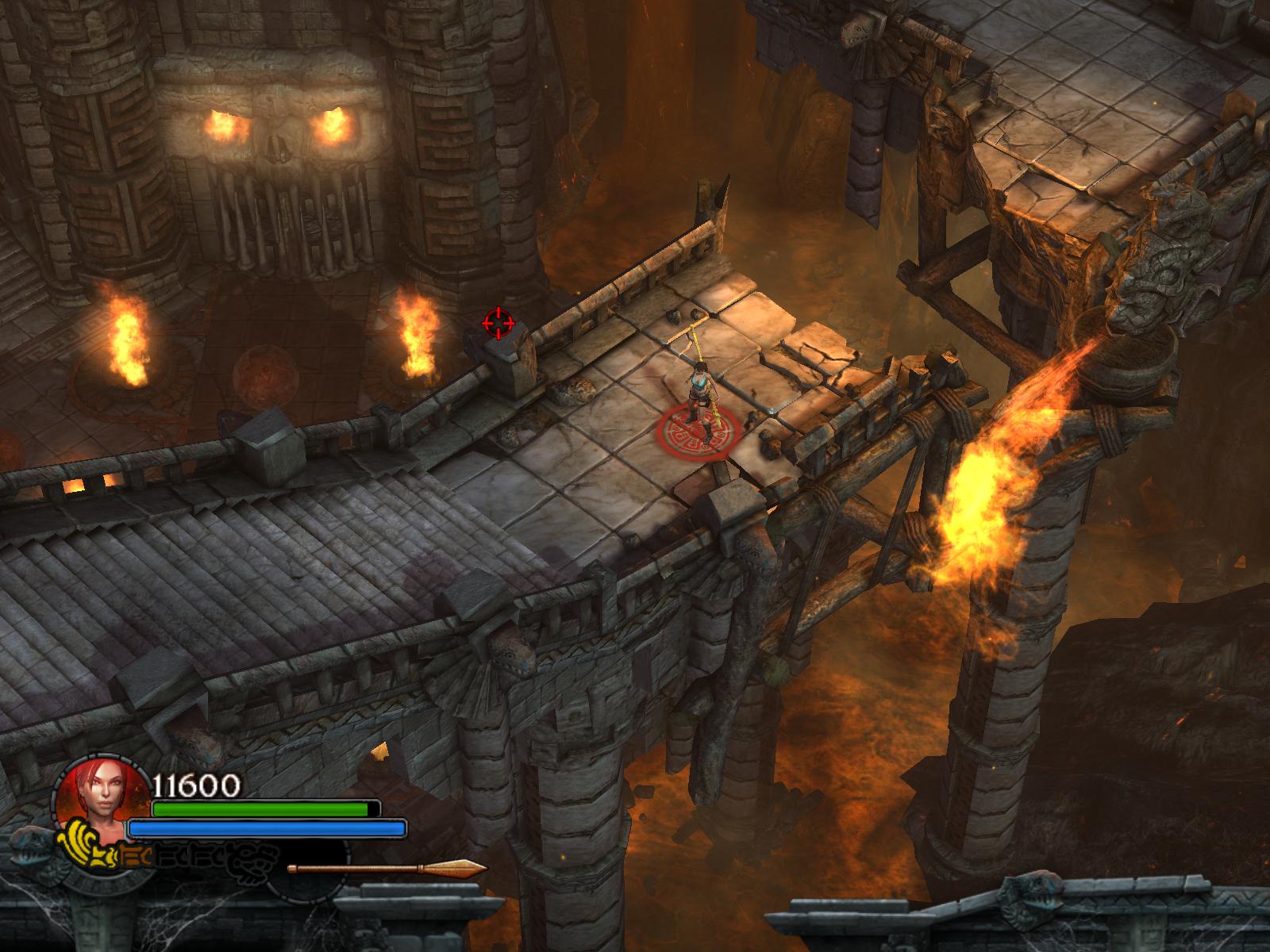Select the spear weapon icon
Viewport: 1270px width, 952px height.
[387, 868]
